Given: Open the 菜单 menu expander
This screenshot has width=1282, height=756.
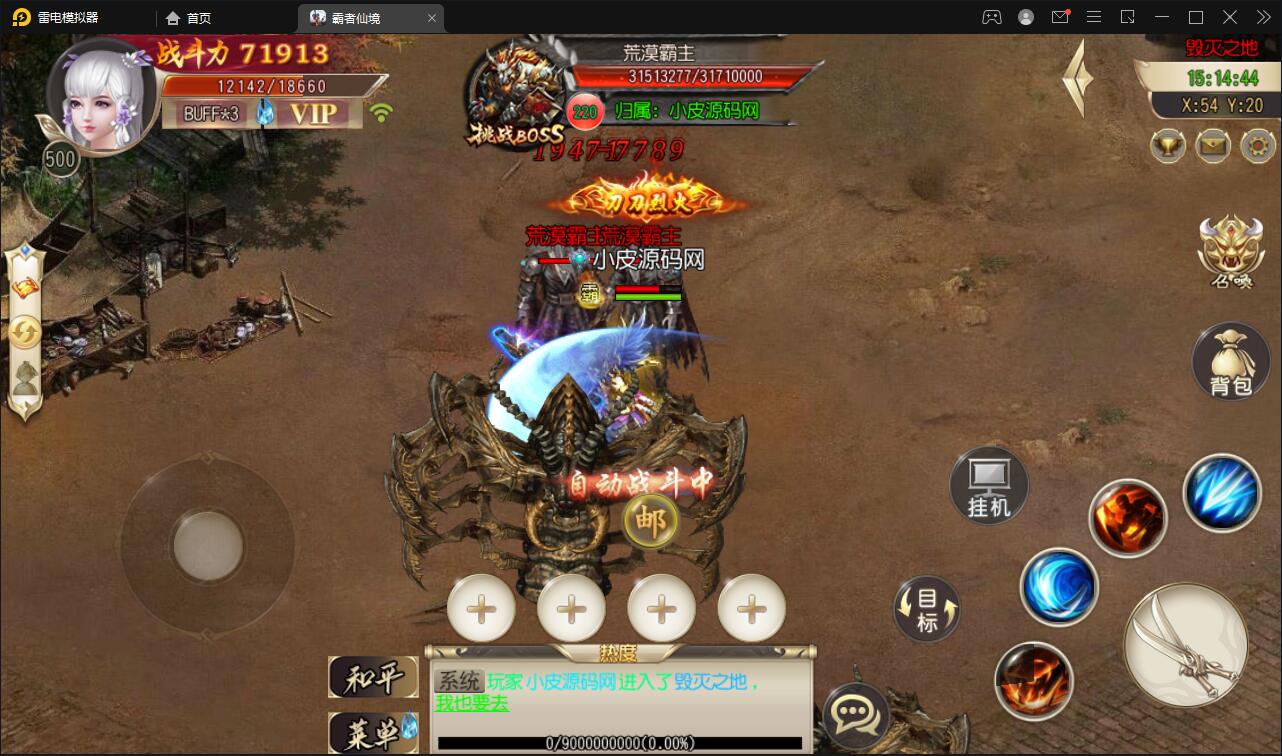Looking at the screenshot, I should 375,732.
